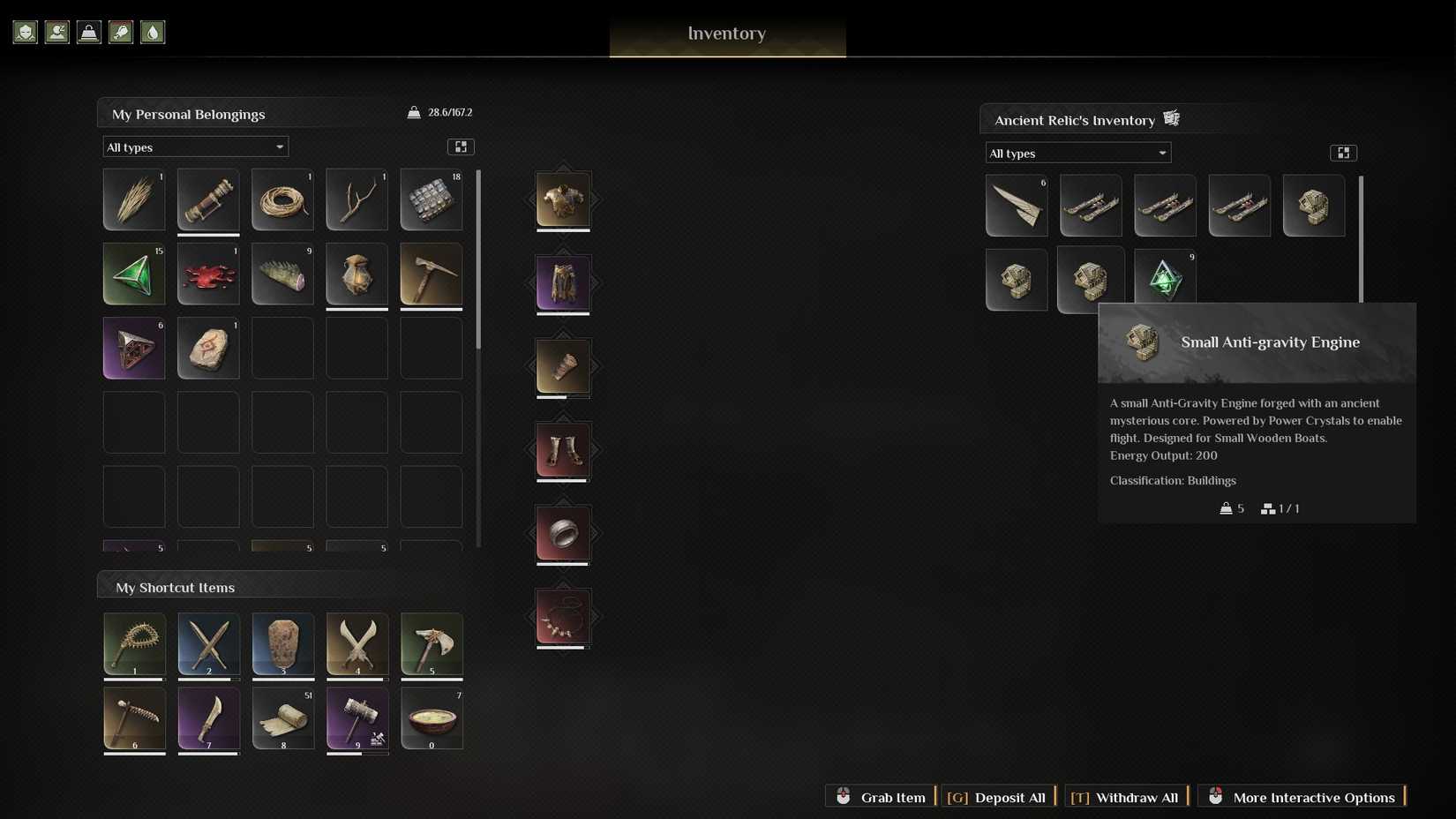Viewport: 1456px width, 819px height.
Task: Open the All types filter under My Personal Belongings
Action: tap(195, 147)
